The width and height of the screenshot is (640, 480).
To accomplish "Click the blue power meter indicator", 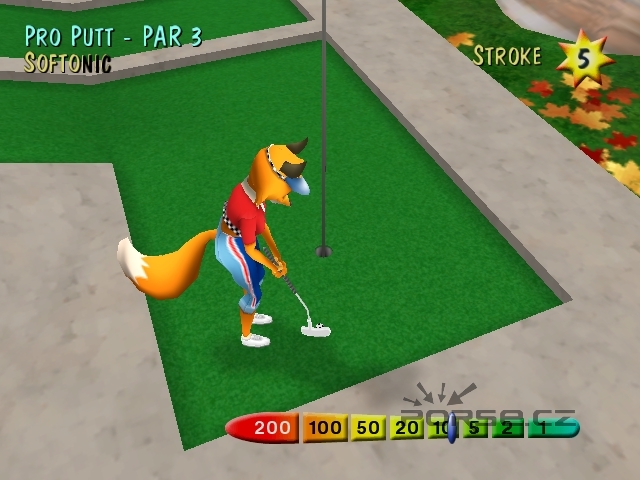I will (x=452, y=429).
